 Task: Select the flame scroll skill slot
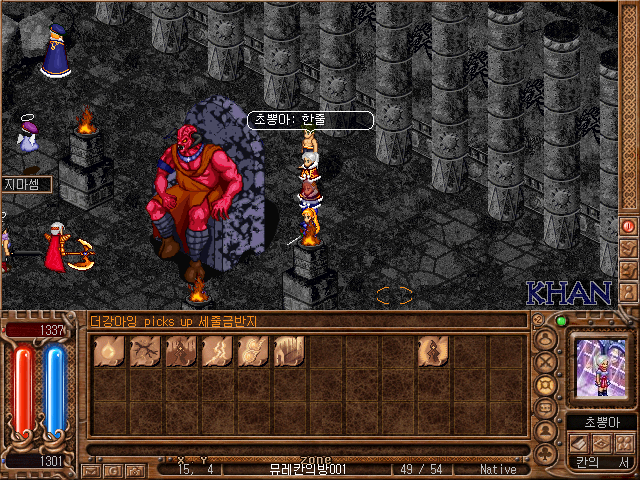pyautogui.click(x=108, y=351)
